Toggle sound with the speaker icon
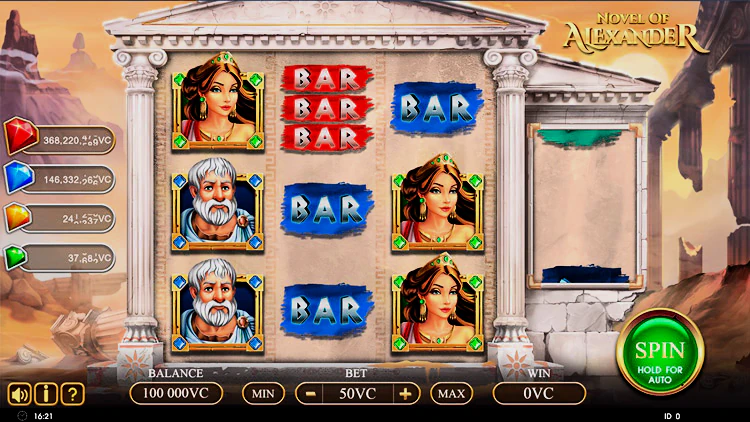Screen dimensions: 750x422 click(x=19, y=393)
